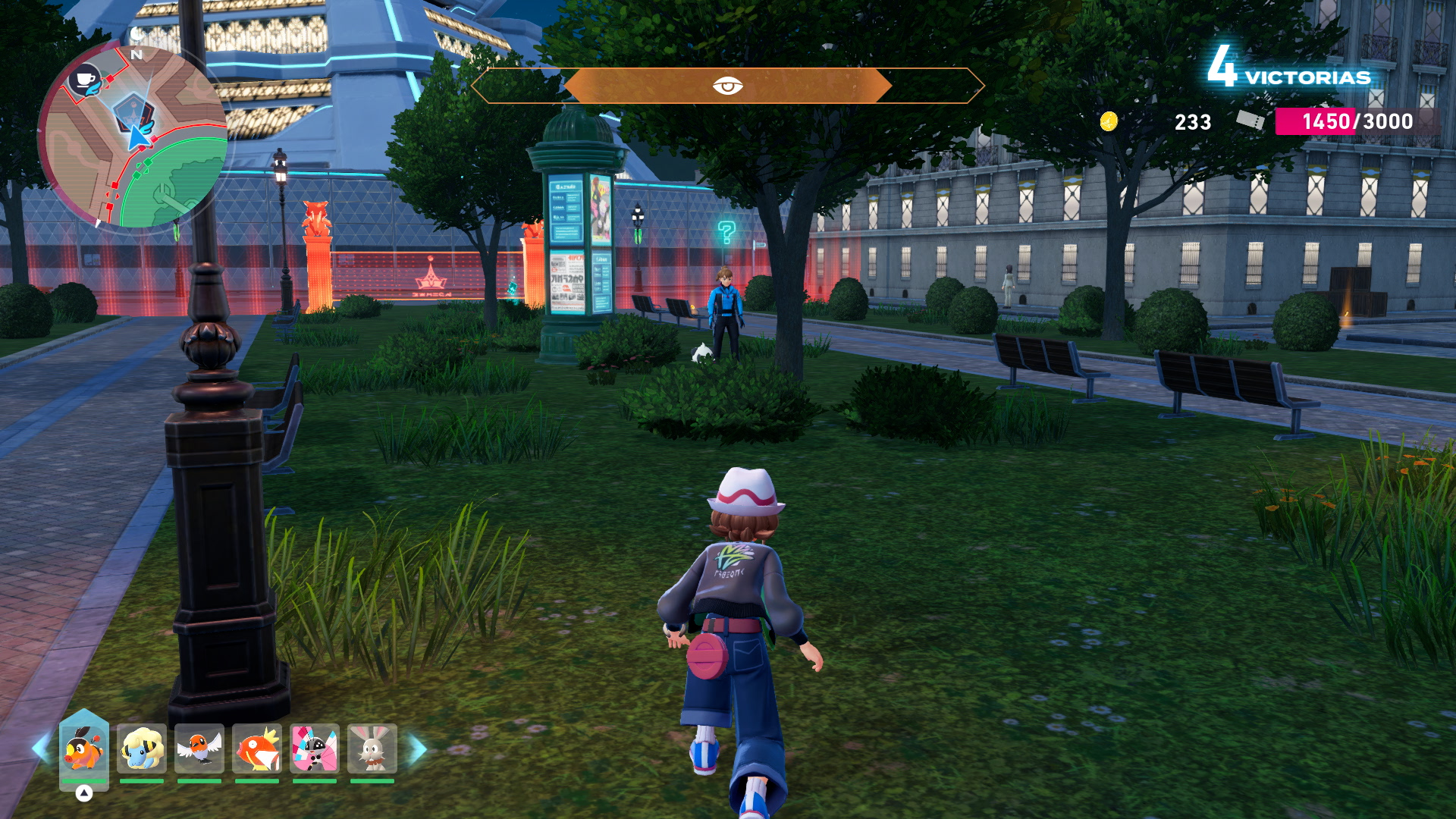Viewport: 1456px width, 819px height.
Task: Click the eye icon on the orange banner
Action: tap(727, 86)
